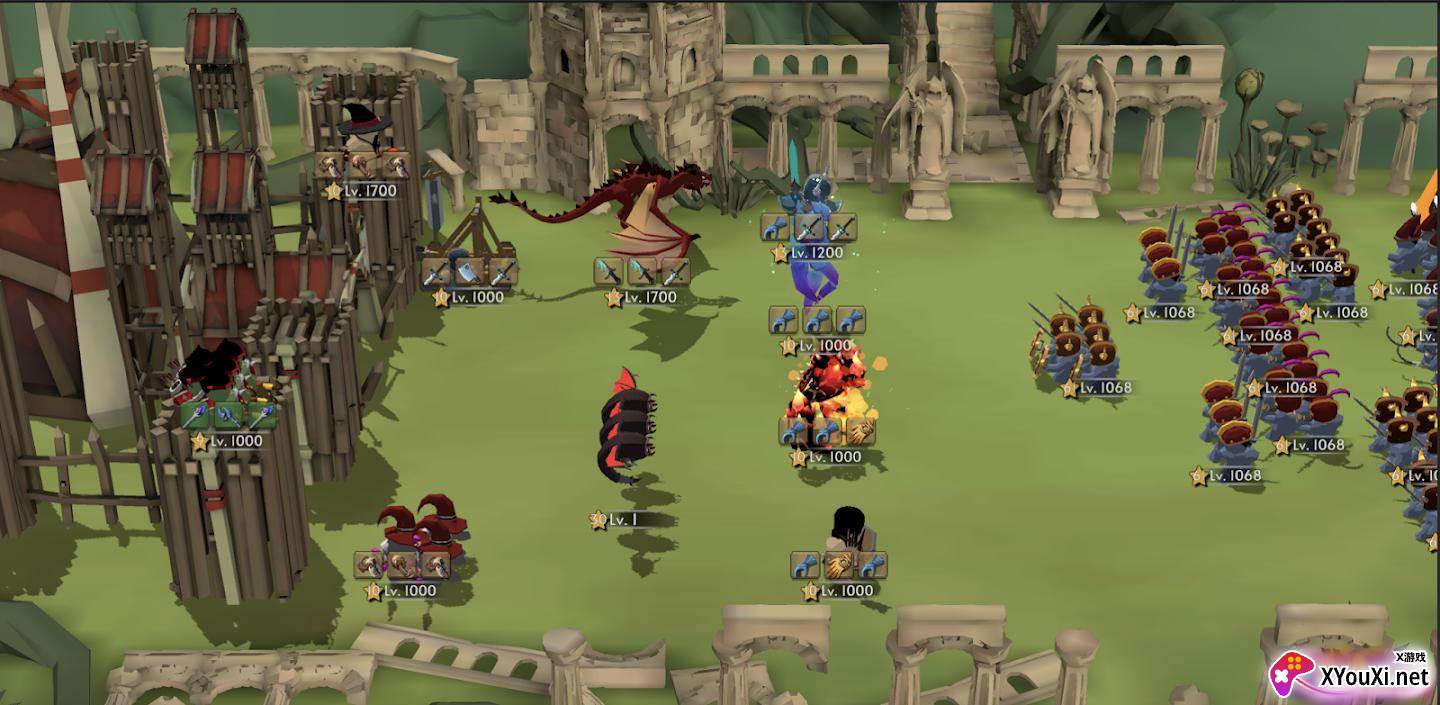This screenshot has width=1440, height=705.
Task: Choose the blue claw icon beside Lv. 1200 unit's swords
Action: (x=776, y=227)
